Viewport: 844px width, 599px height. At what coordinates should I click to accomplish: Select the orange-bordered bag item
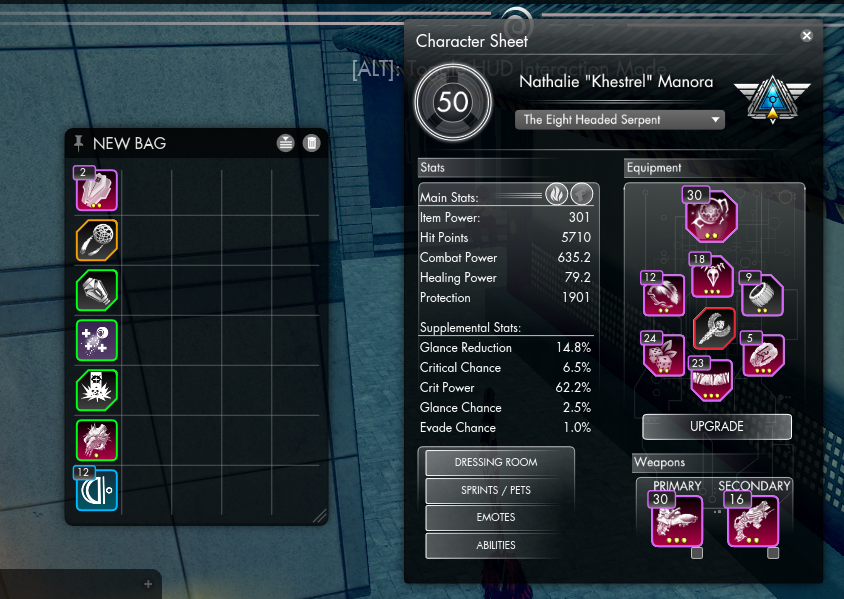click(x=97, y=241)
